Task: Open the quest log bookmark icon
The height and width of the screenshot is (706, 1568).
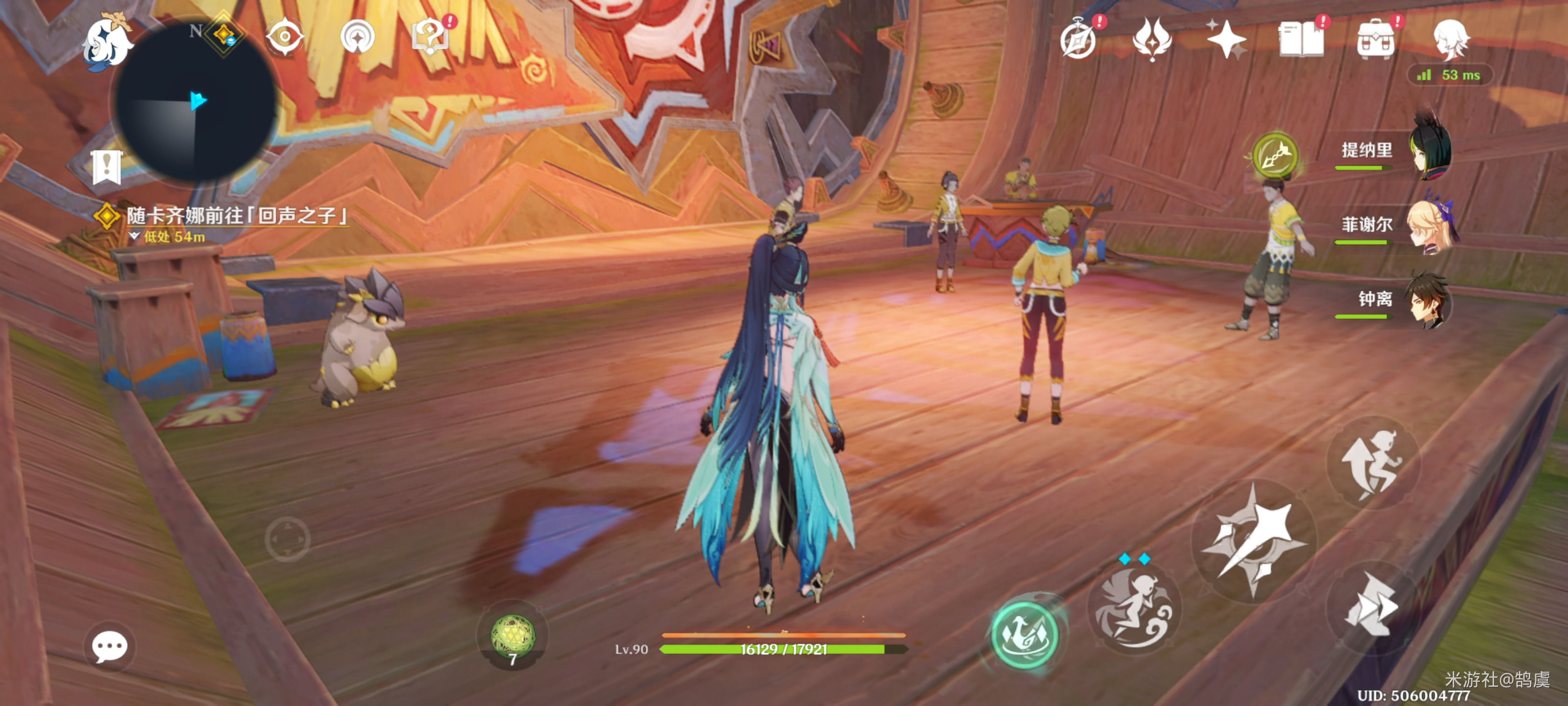Action: tap(107, 166)
